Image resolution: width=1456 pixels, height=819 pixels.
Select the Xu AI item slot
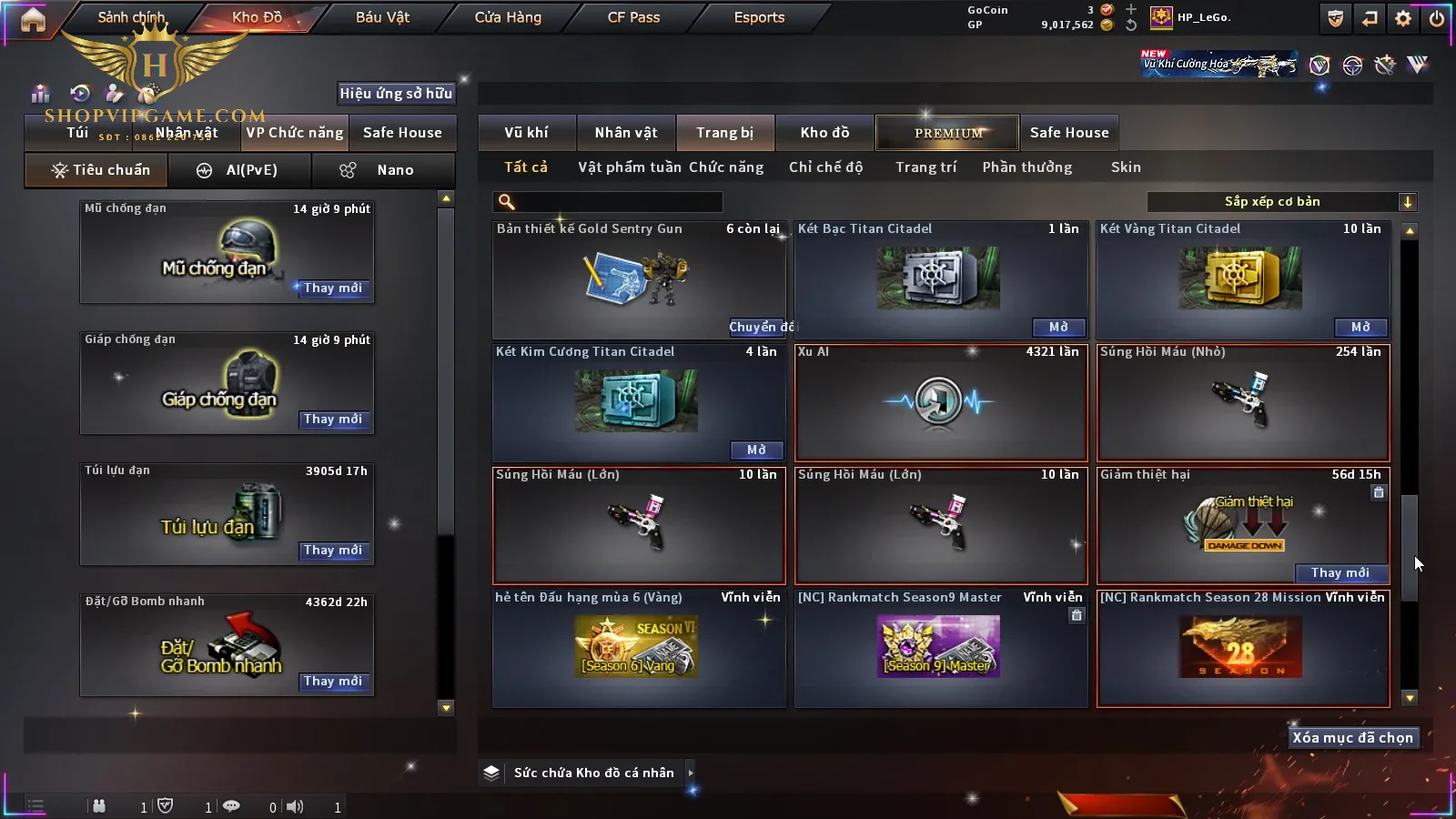941,402
